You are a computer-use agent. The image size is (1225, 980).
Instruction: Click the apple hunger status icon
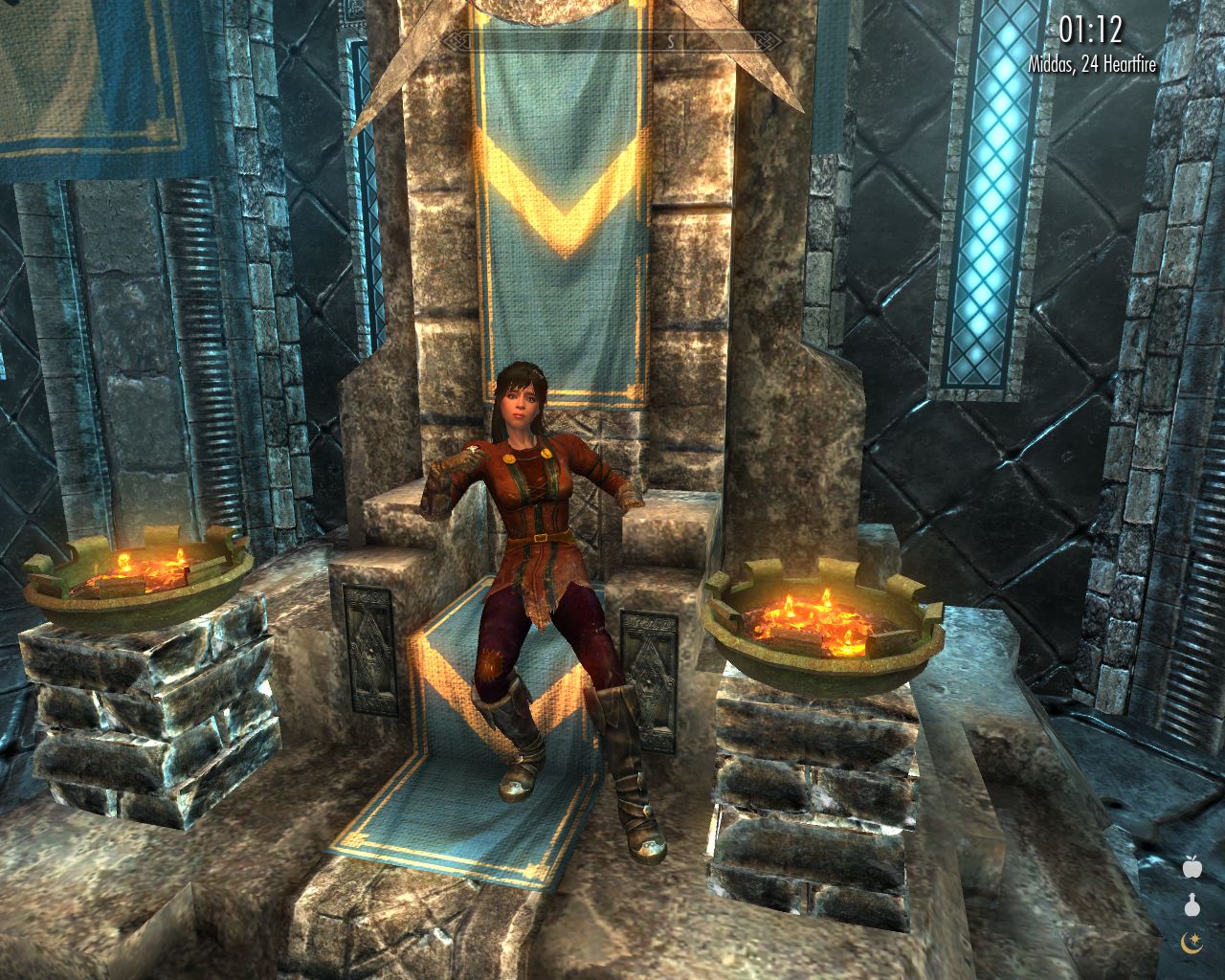click(1192, 867)
